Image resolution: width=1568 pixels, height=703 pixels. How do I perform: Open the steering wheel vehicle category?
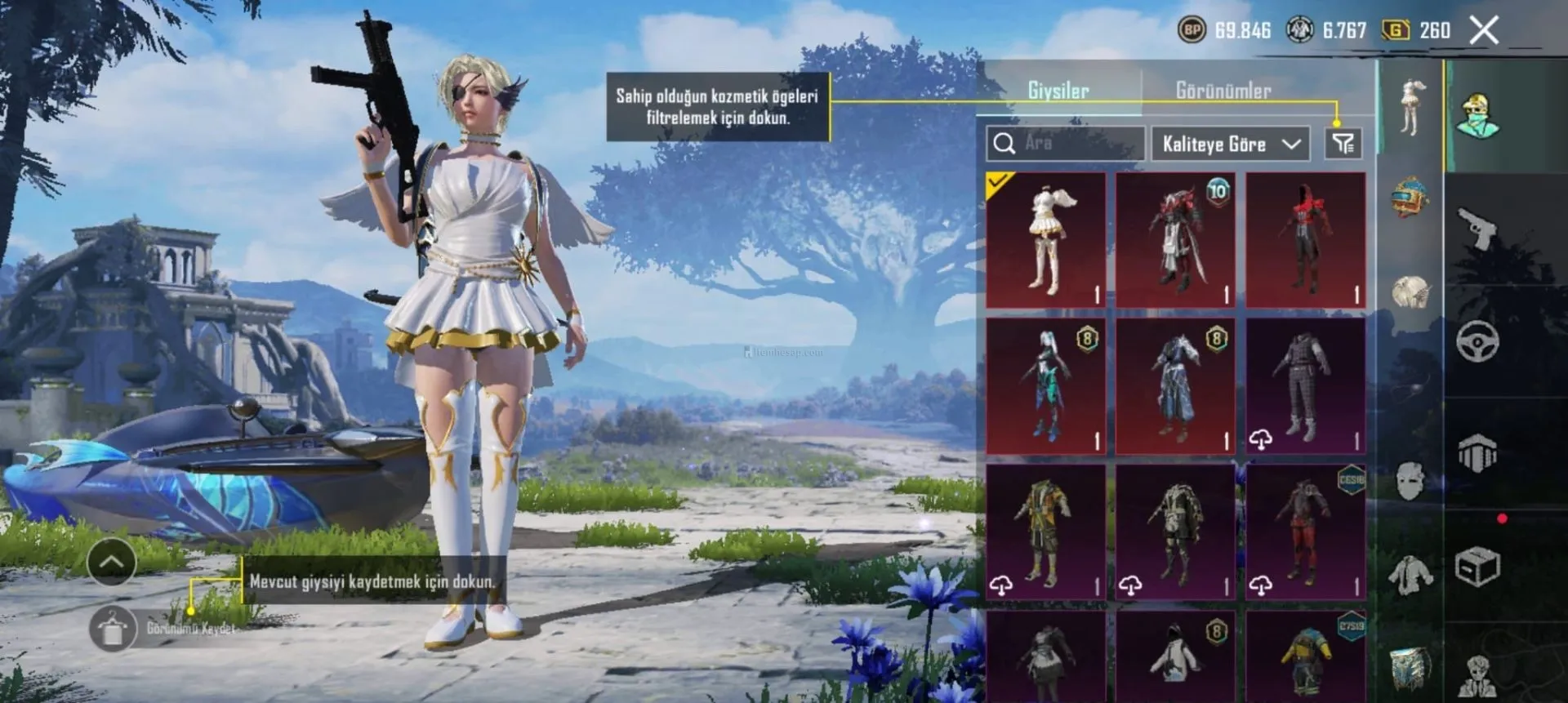(1477, 340)
